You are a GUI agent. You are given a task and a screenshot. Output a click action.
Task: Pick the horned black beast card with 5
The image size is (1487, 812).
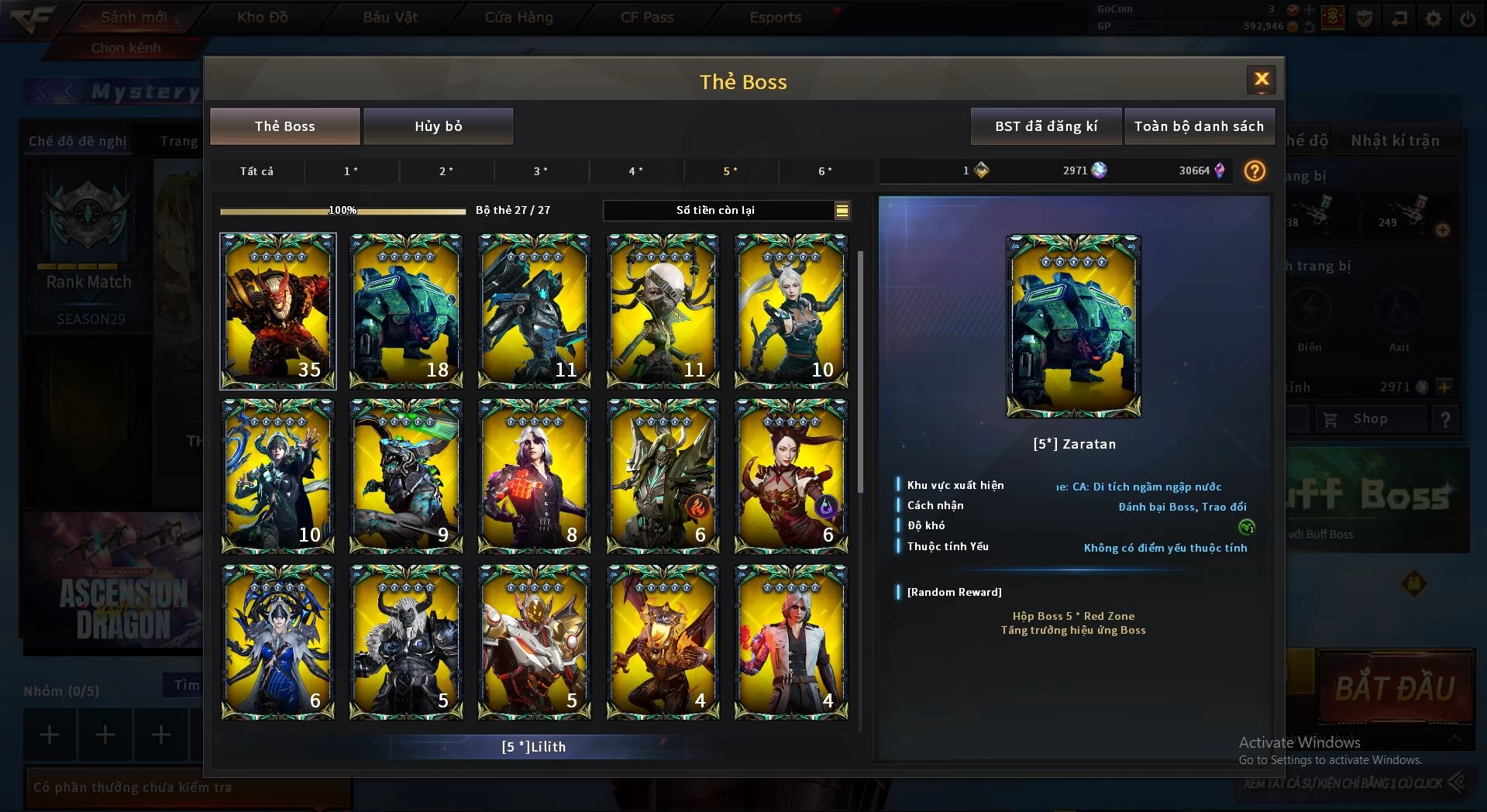click(406, 642)
